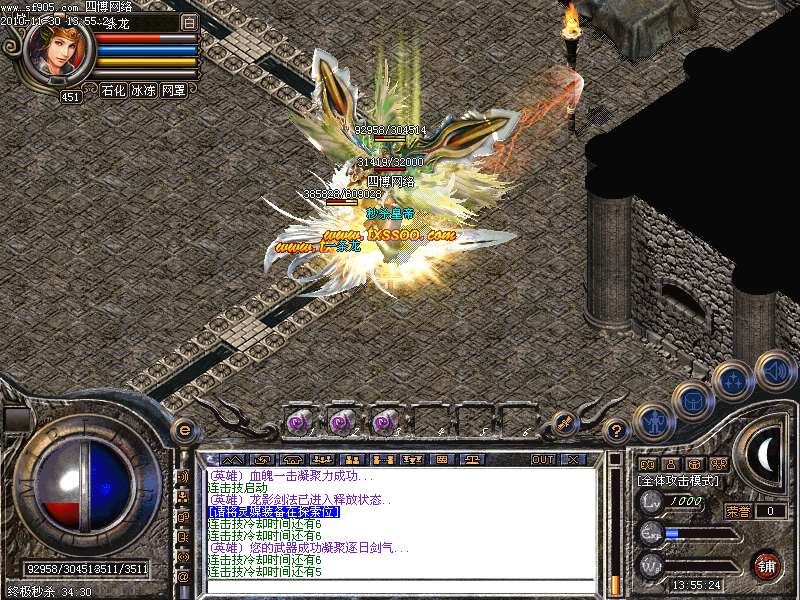The height and width of the screenshot is (600, 800).
Task: Open the red 铺 shop button
Action: click(x=766, y=565)
